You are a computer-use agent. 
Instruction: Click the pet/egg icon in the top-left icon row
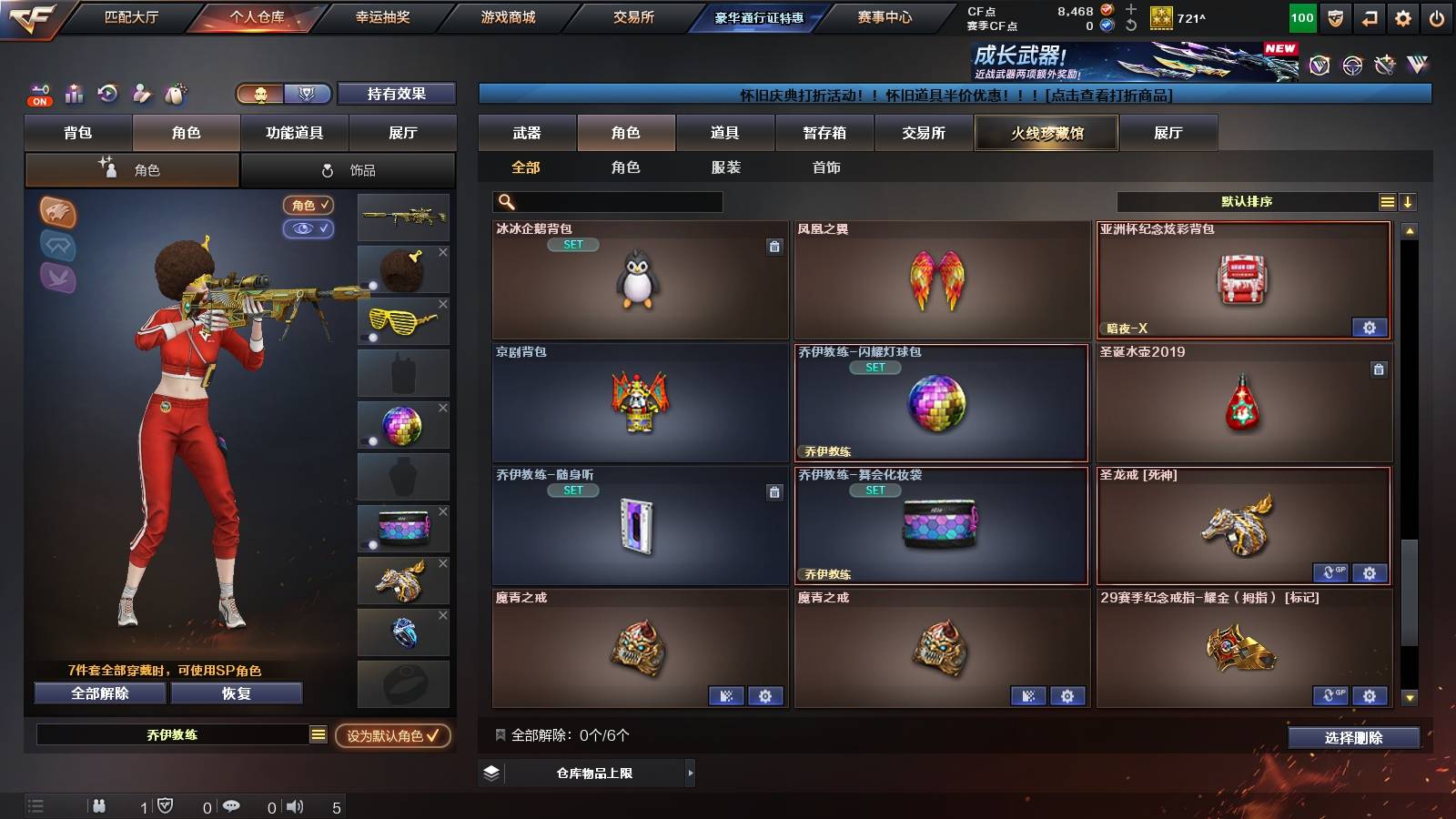(x=176, y=94)
